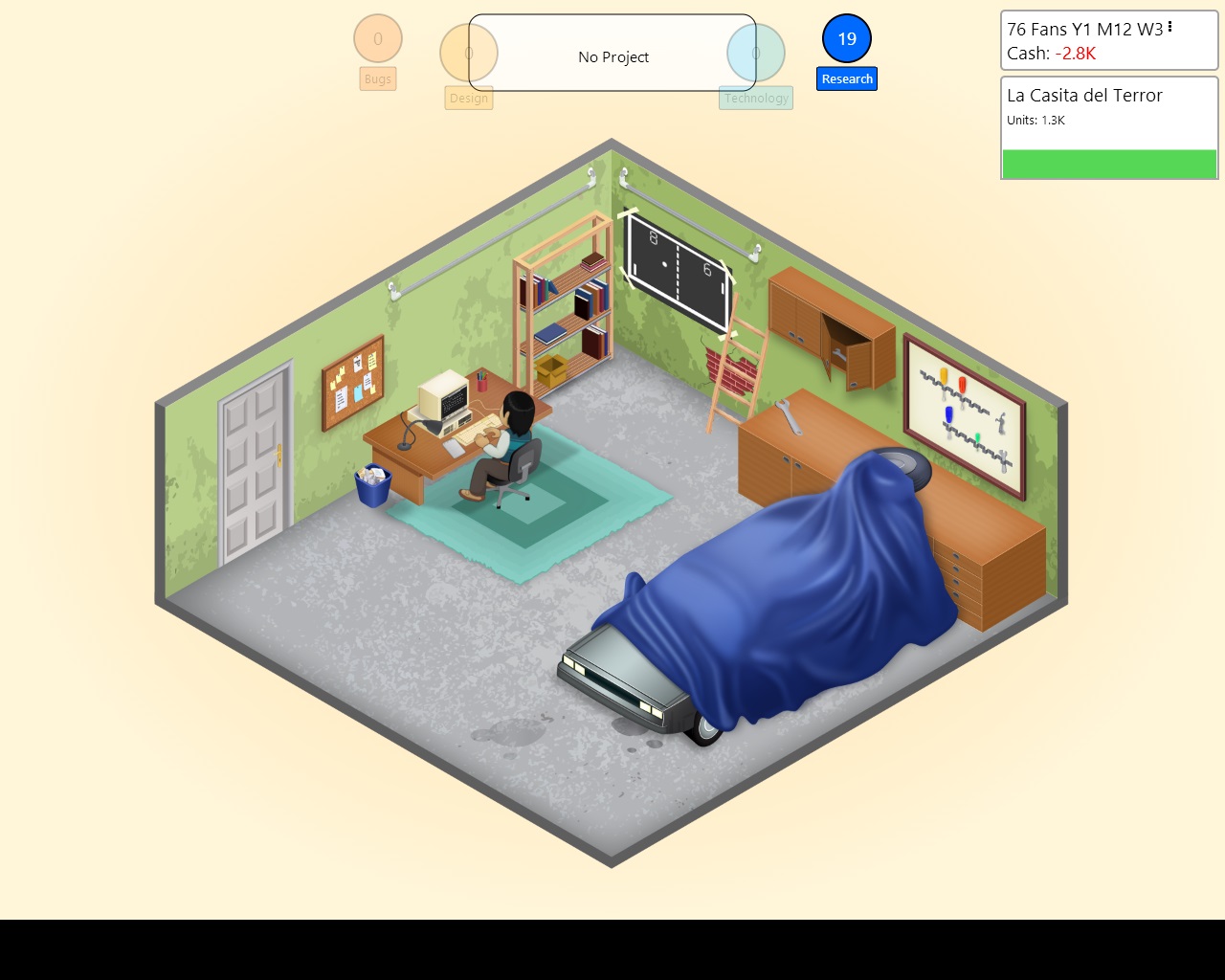Click the No Project bar
1225x980 pixels.
coord(612,56)
